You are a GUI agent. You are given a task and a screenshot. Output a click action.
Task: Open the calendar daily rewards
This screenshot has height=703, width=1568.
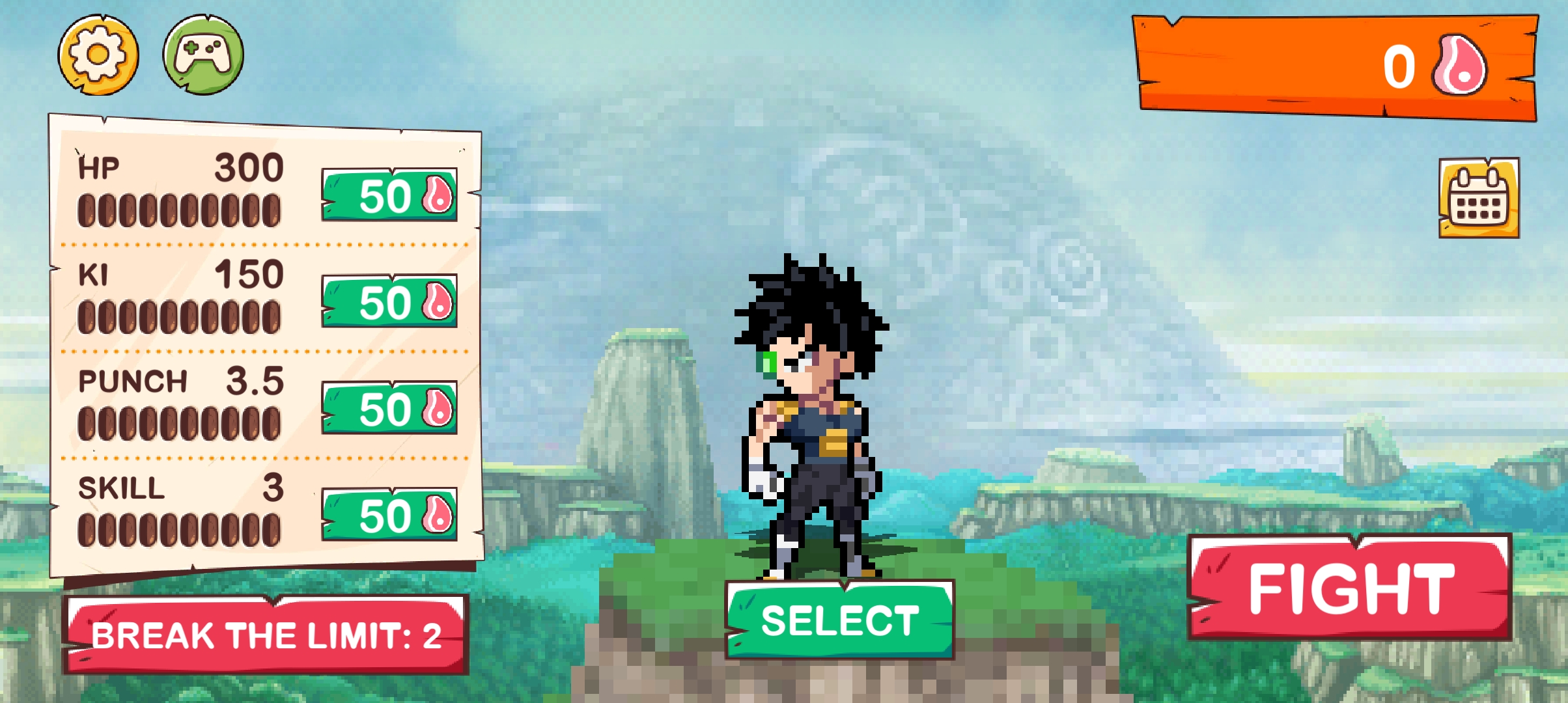(x=1479, y=198)
